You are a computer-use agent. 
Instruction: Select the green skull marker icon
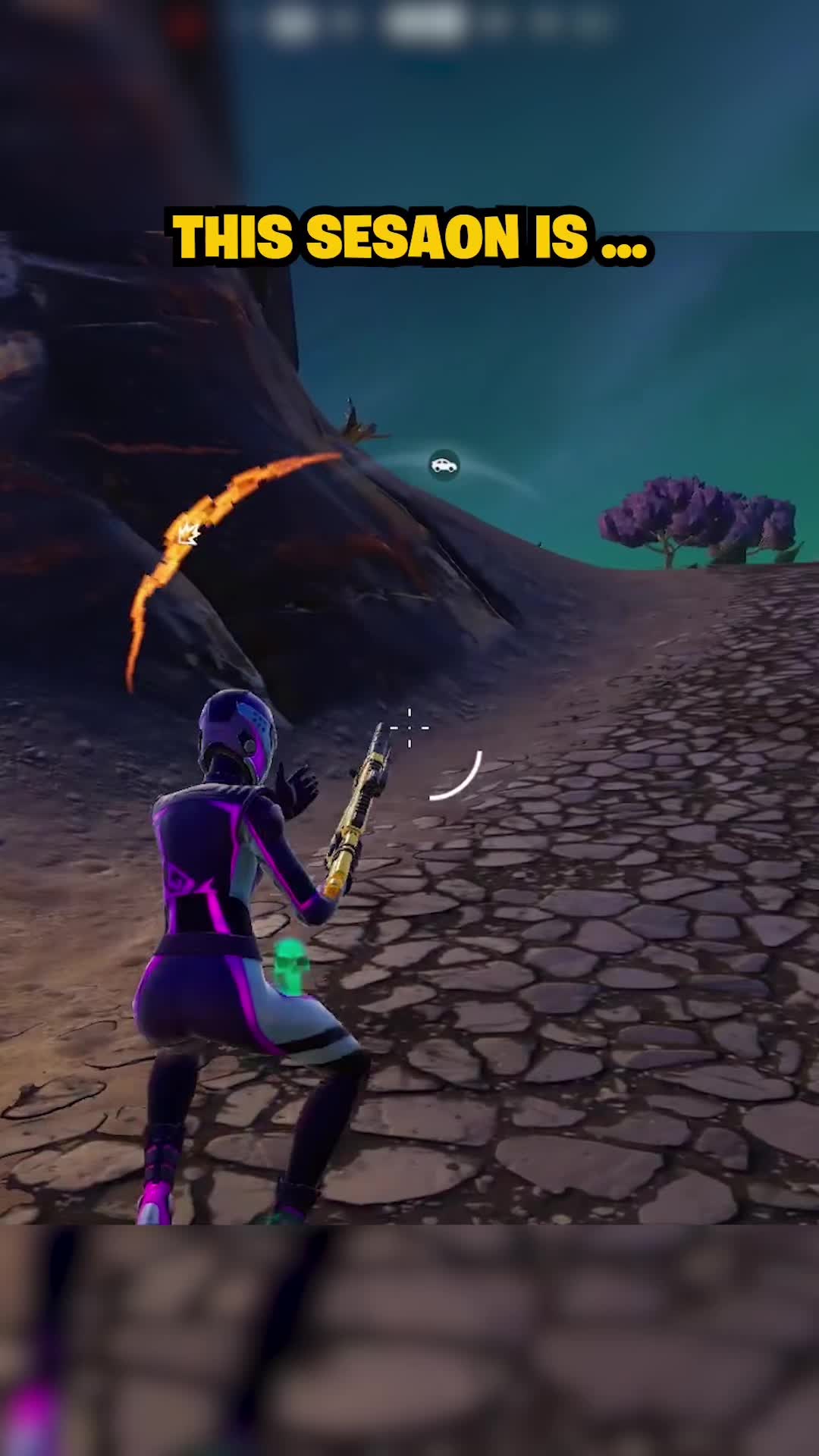coord(290,965)
